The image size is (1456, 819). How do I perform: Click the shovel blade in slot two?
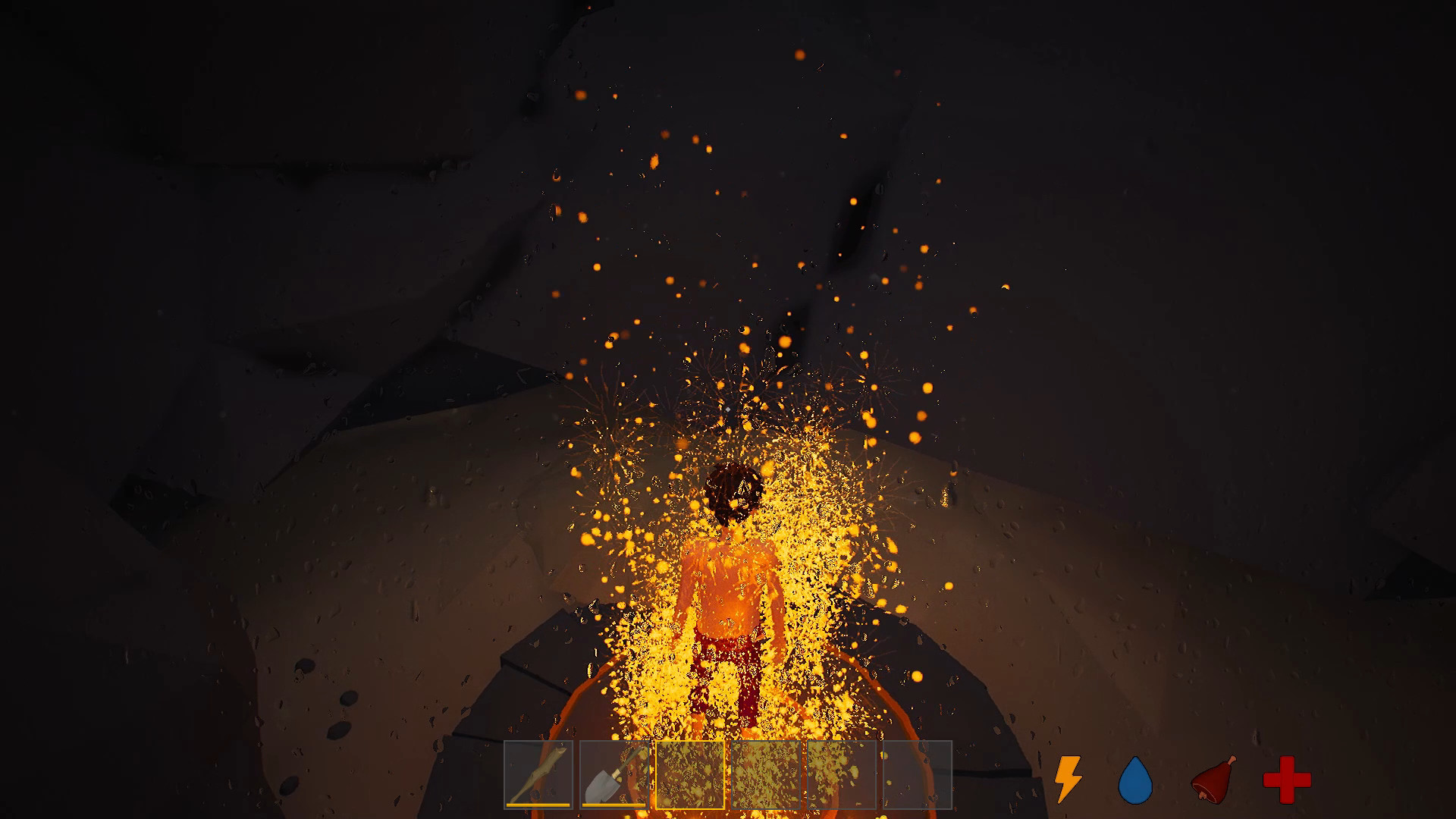point(603,785)
